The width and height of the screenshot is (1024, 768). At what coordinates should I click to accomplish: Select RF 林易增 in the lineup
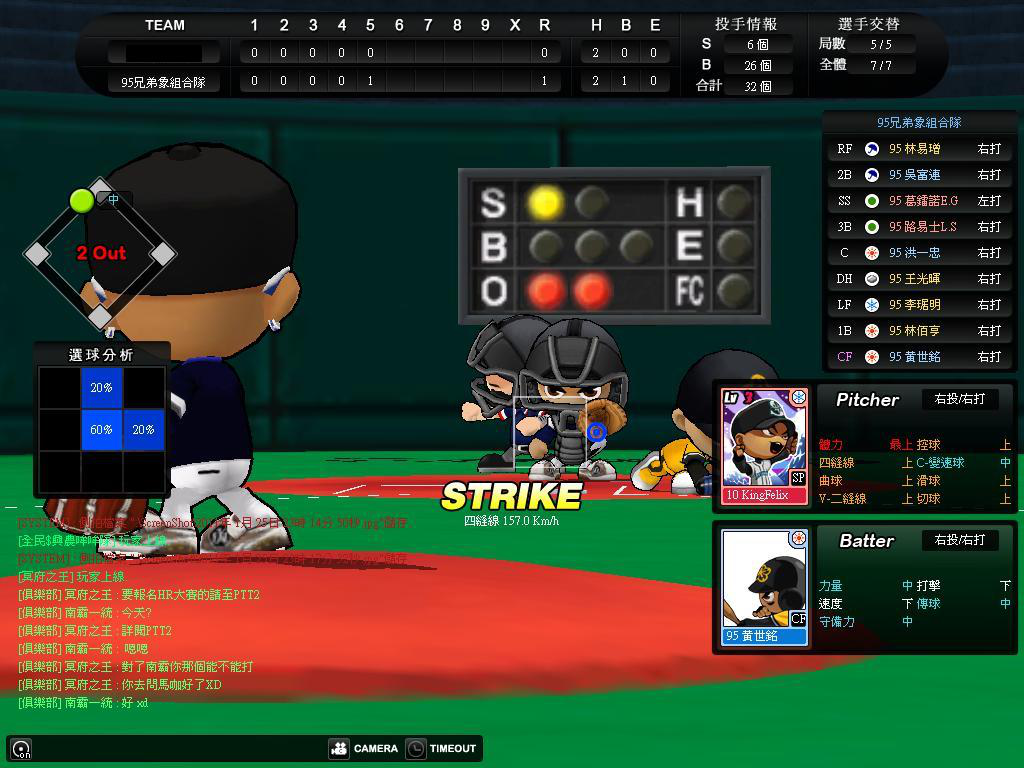point(918,149)
